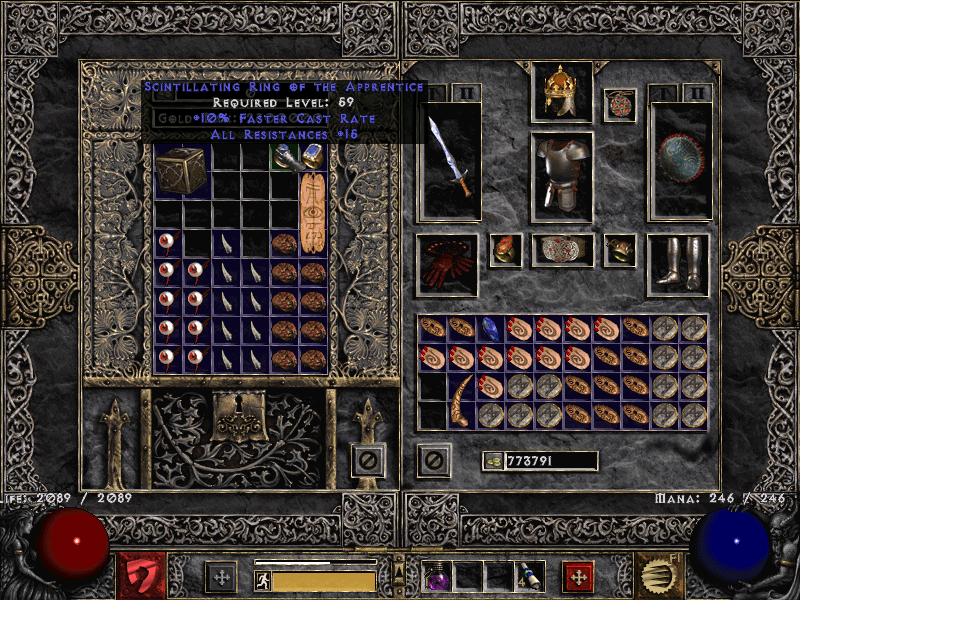Toggle the run/walk button
Screen dimensions: 962x630
pyautogui.click(x=263, y=580)
